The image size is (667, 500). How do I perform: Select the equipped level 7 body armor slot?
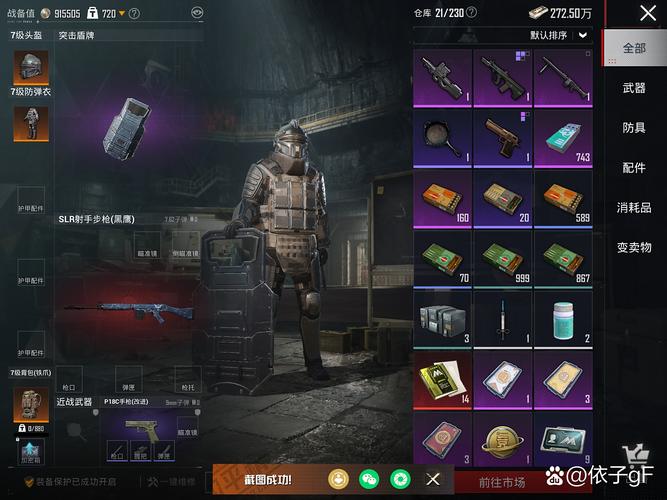24,123
